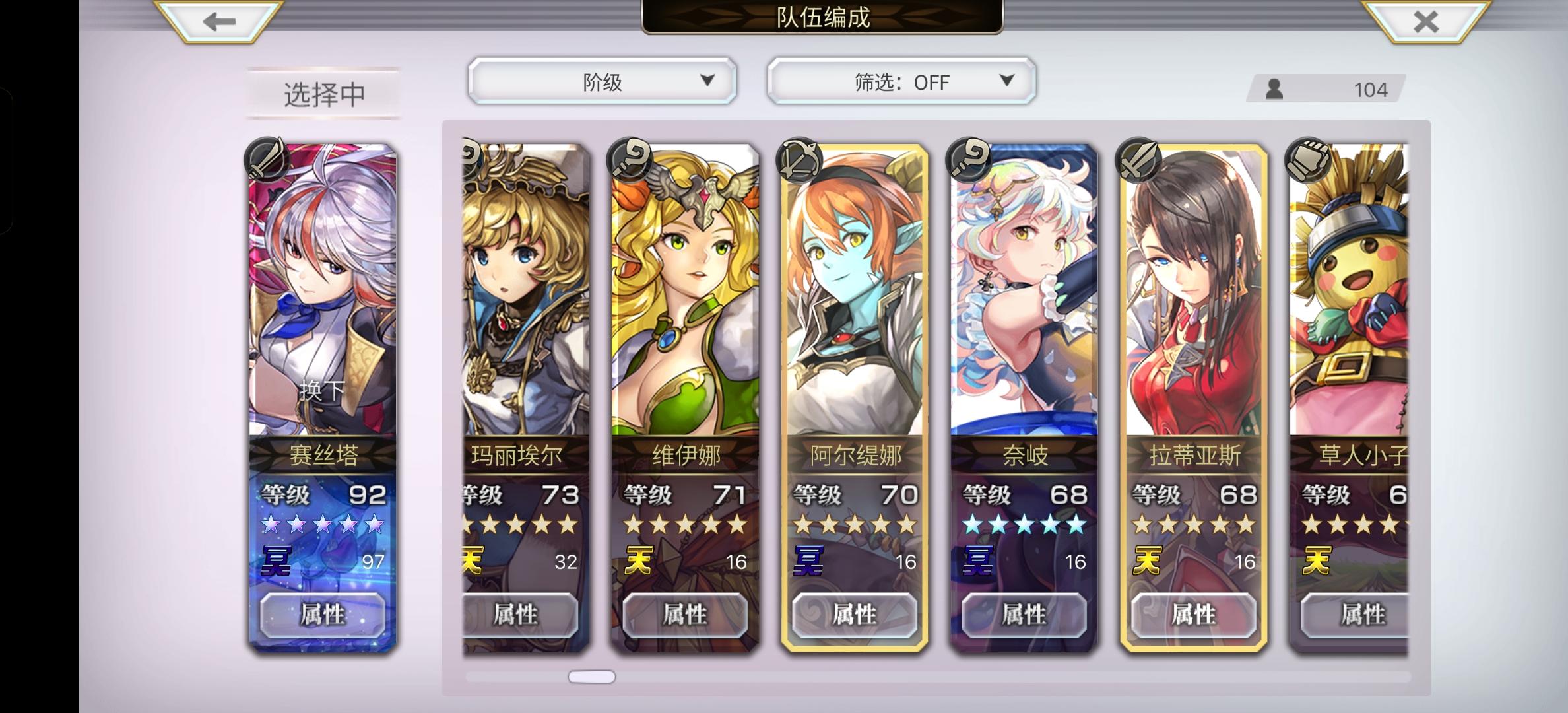Image resolution: width=1568 pixels, height=713 pixels.
Task: Click the bow weapon icon on 阿尔缇娜's card
Action: 799,162
